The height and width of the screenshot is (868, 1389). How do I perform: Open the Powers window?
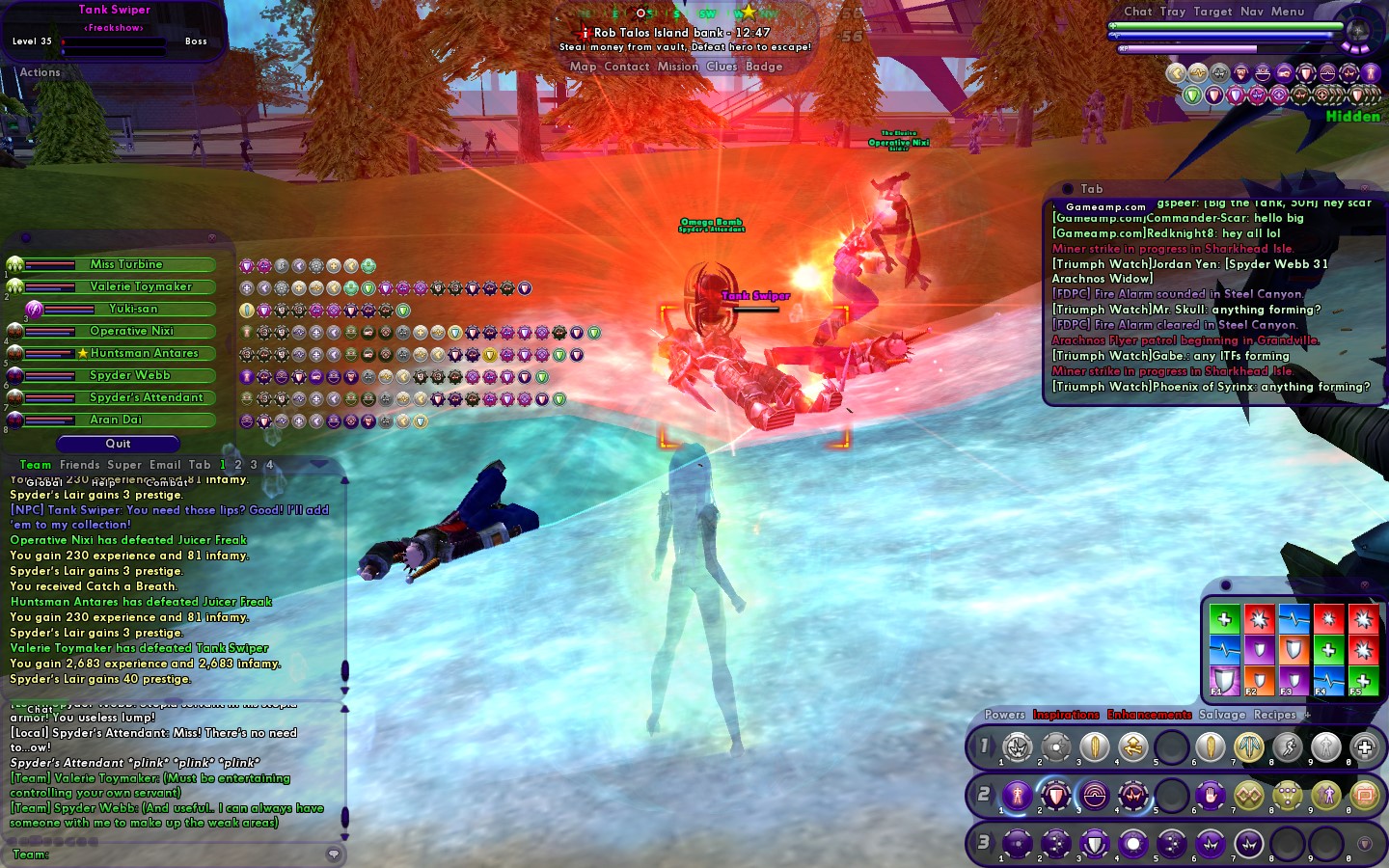[x=1004, y=715]
